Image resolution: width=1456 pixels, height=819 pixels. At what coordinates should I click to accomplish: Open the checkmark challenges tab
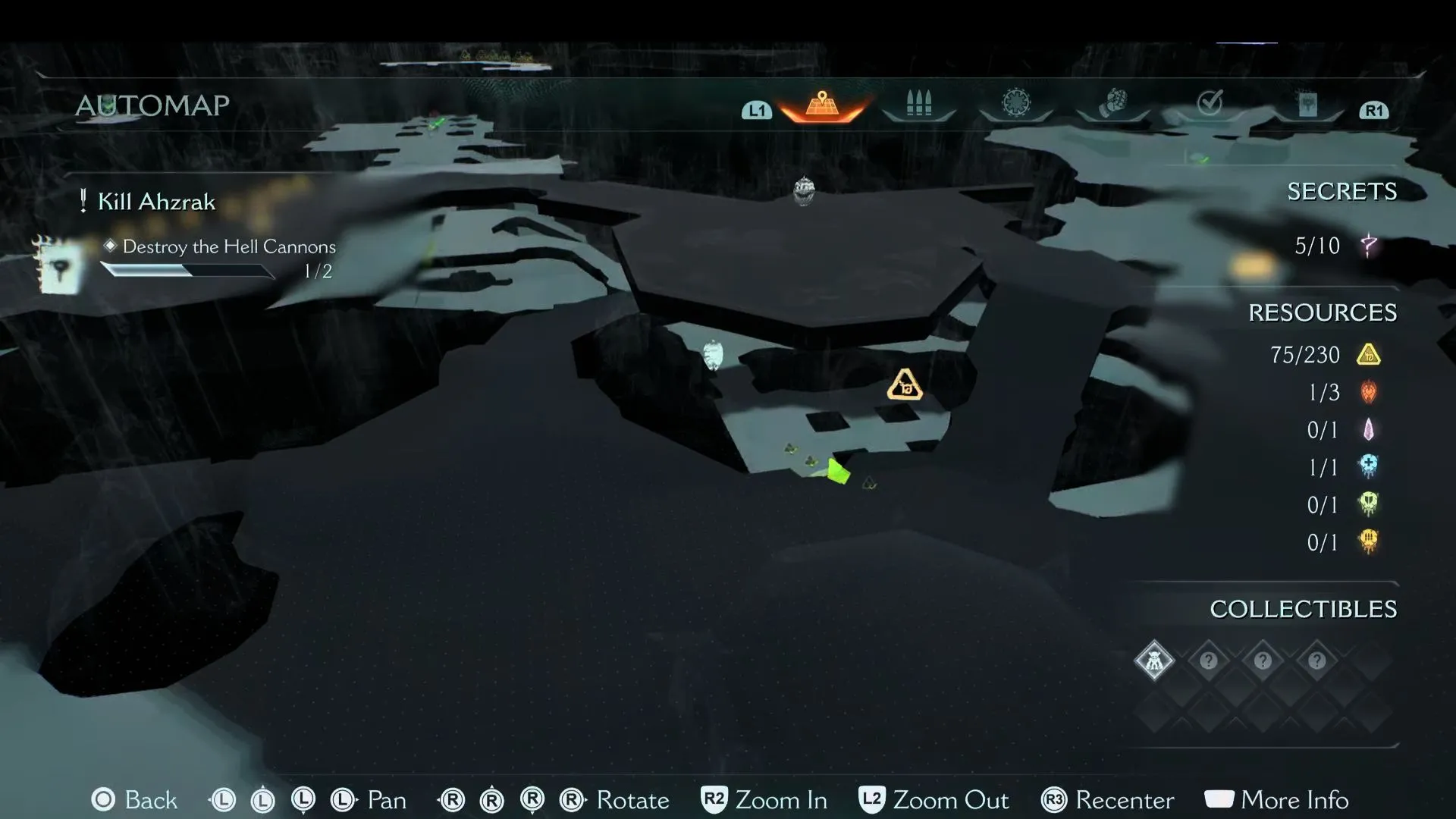click(x=1210, y=102)
